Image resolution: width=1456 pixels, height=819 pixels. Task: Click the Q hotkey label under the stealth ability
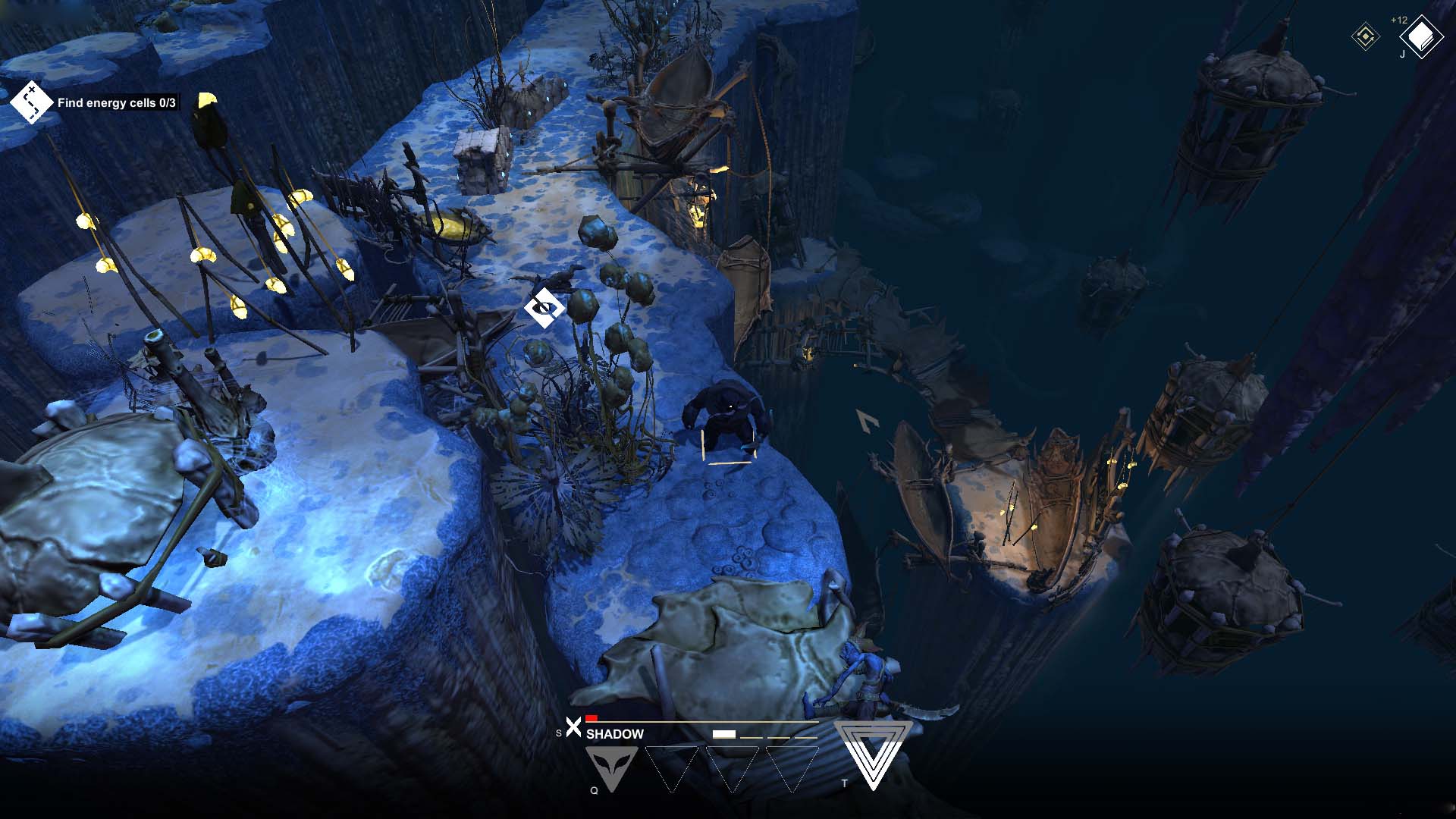594,790
